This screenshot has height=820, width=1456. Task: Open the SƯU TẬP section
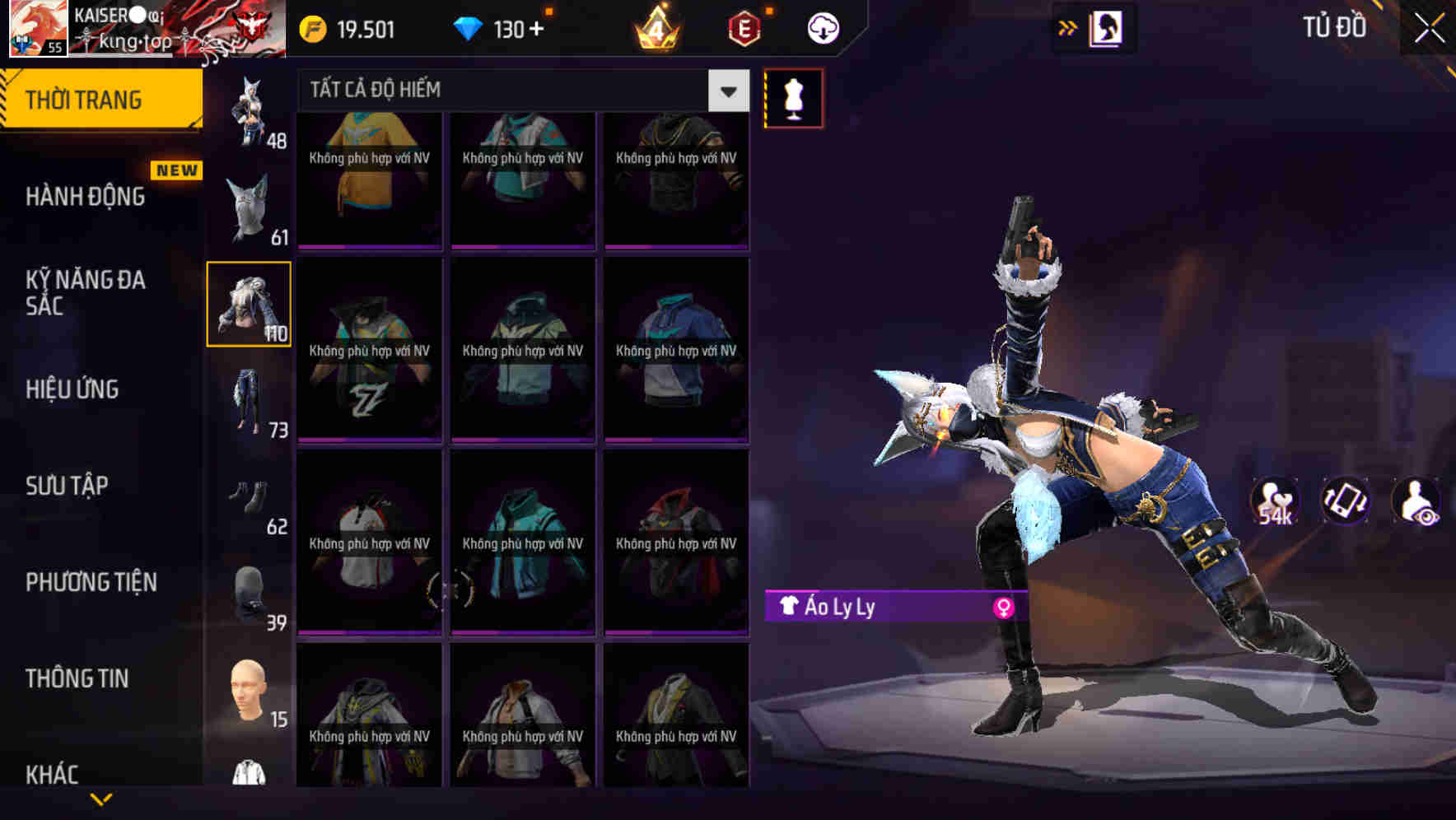pyautogui.click(x=68, y=486)
